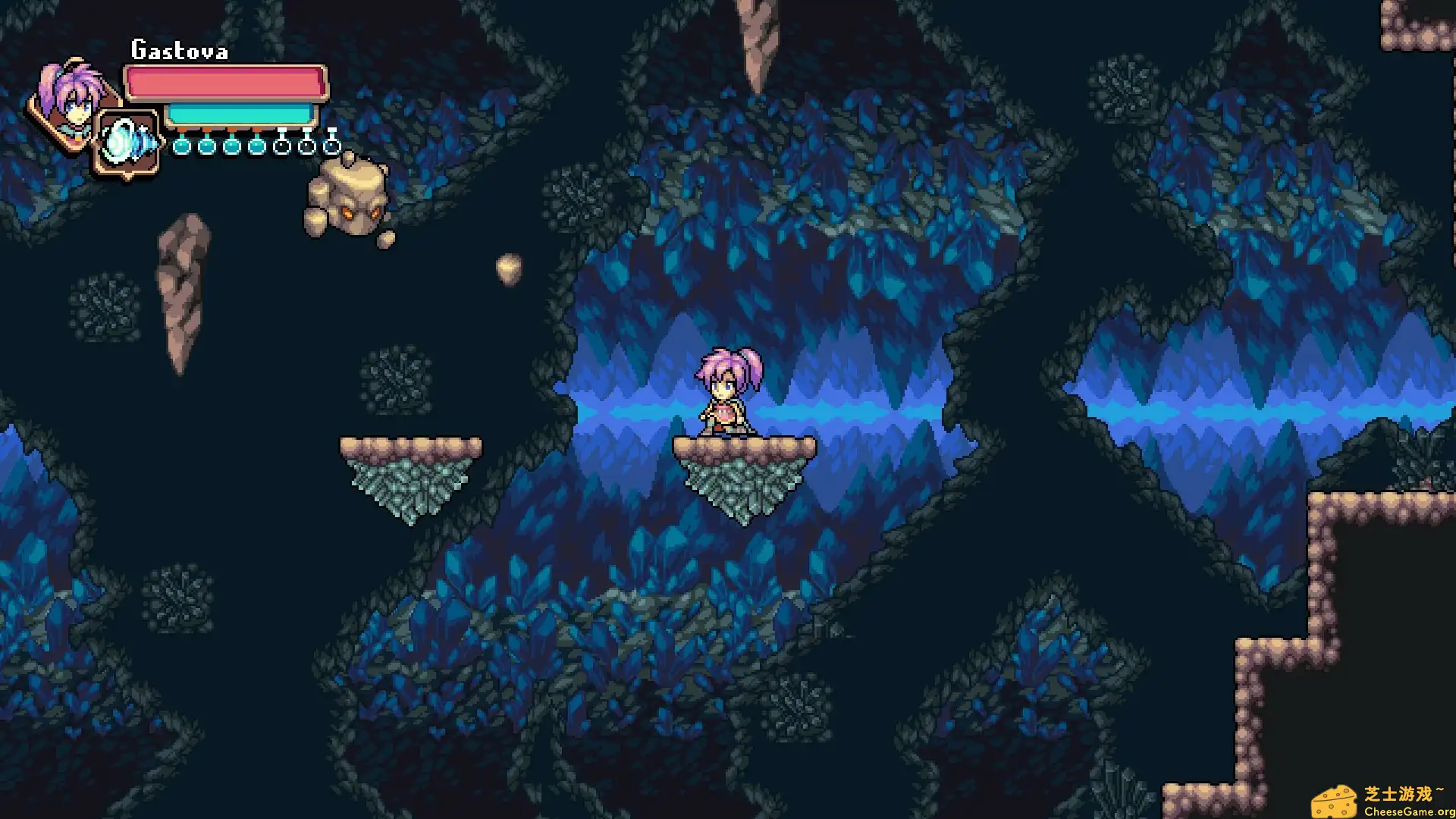Click the last empty mana flask icon
The image size is (1456, 819).
[x=331, y=146]
